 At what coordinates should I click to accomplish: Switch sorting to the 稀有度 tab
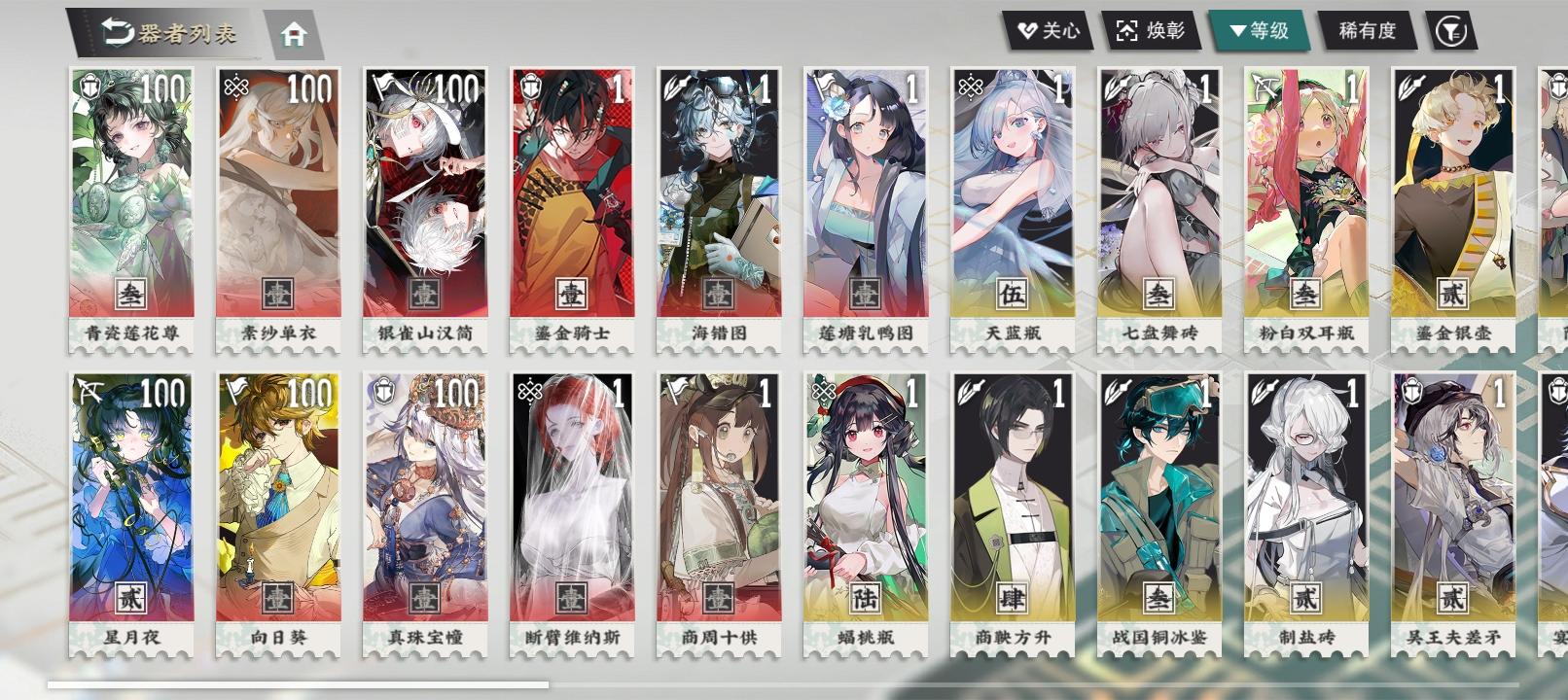1366,29
